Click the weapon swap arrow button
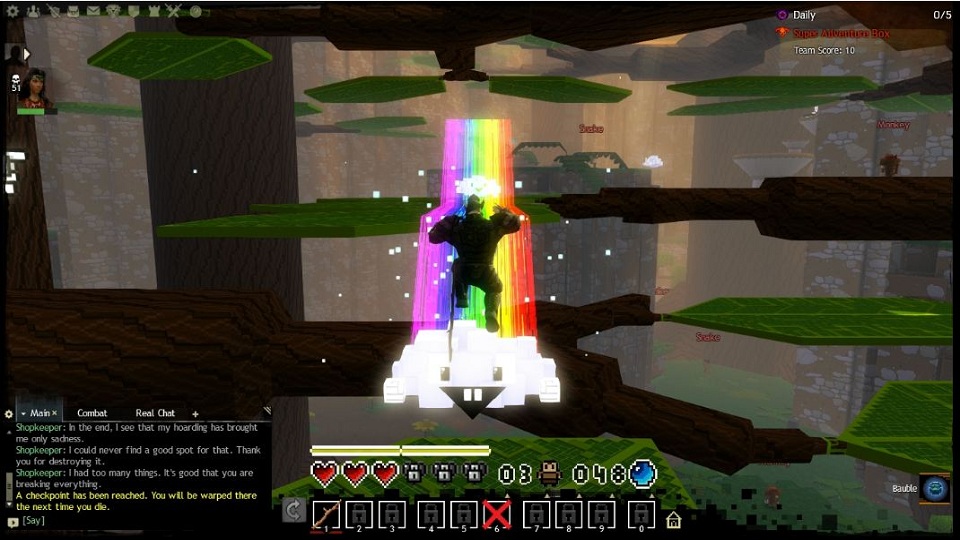Screen dimensions: 960x540 pyautogui.click(x=294, y=511)
